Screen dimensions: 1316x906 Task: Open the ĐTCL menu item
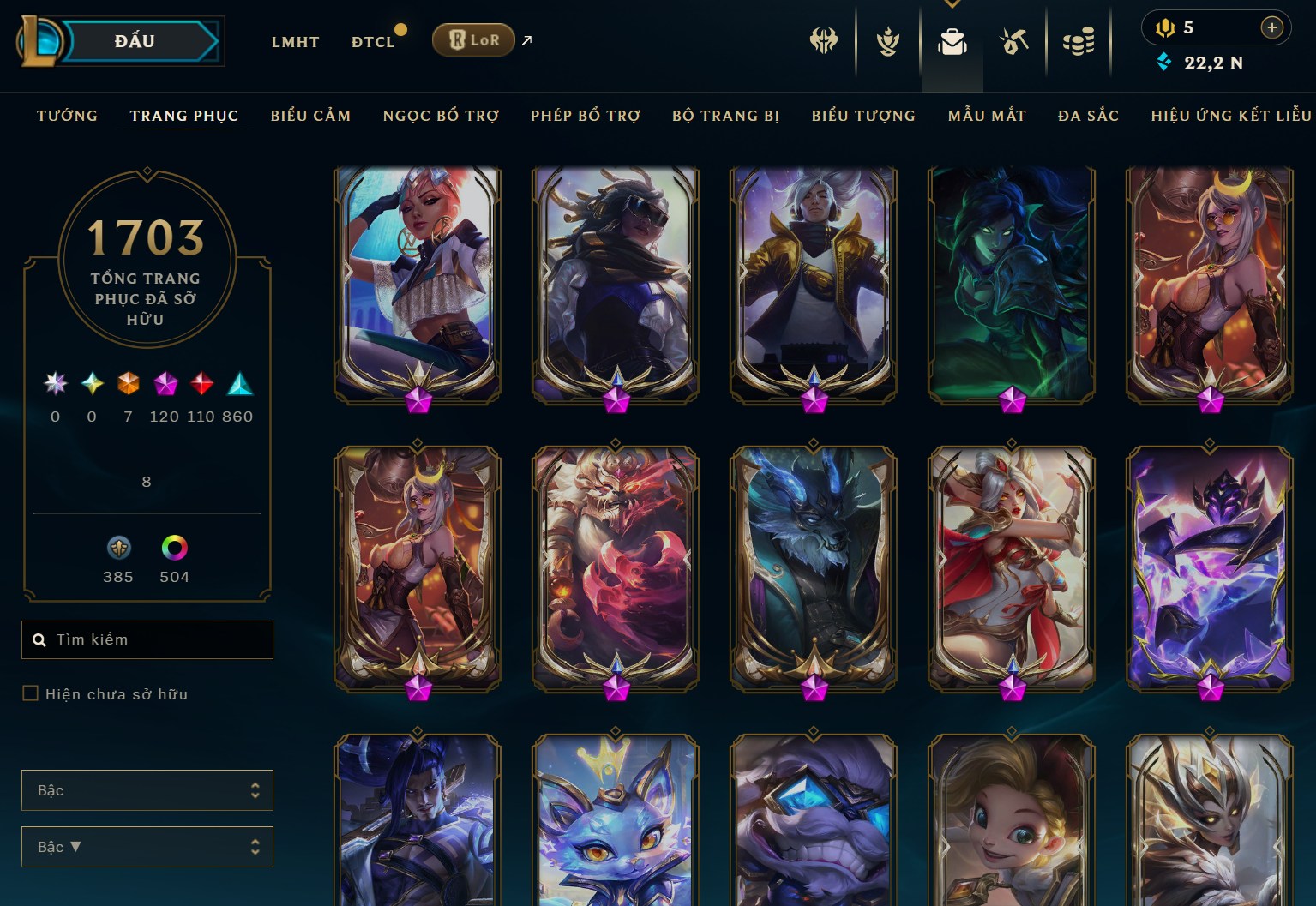pyautogui.click(x=372, y=41)
